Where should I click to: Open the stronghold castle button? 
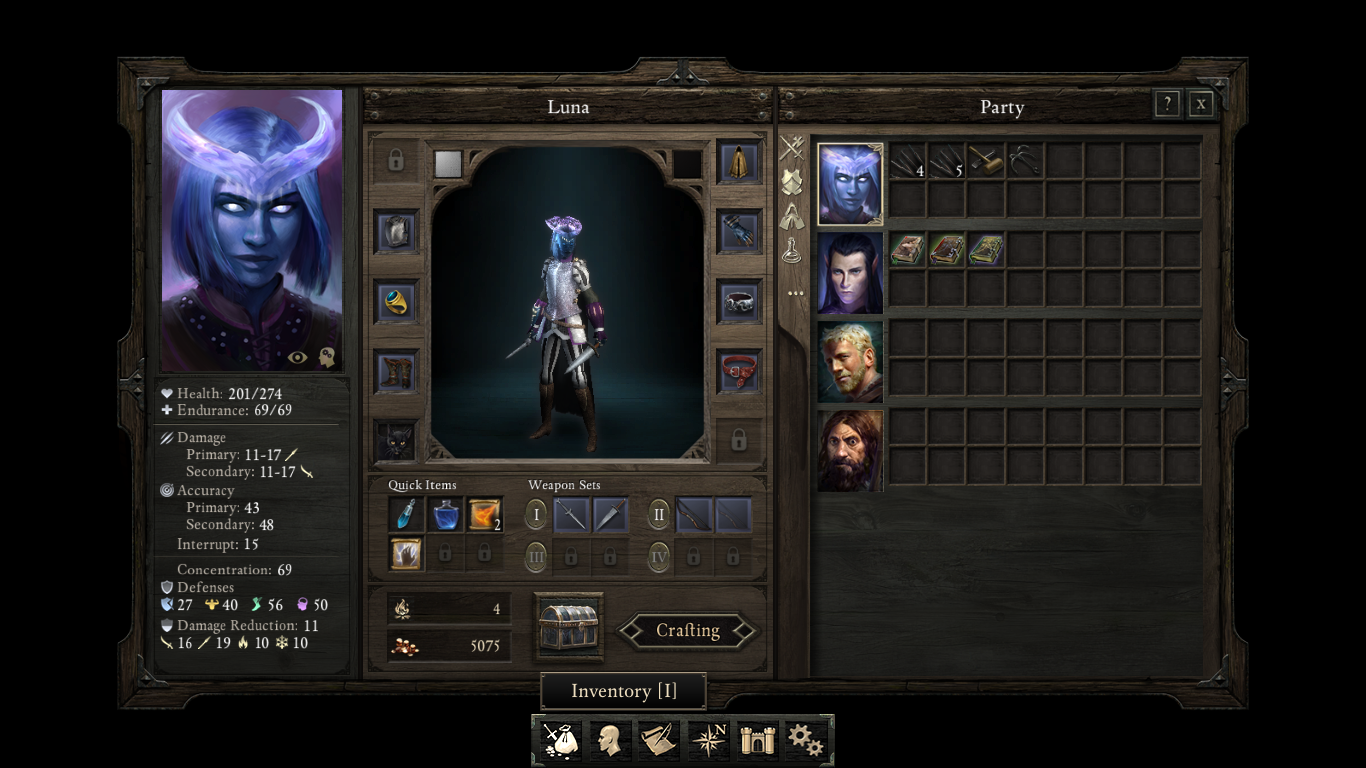pyautogui.click(x=758, y=740)
